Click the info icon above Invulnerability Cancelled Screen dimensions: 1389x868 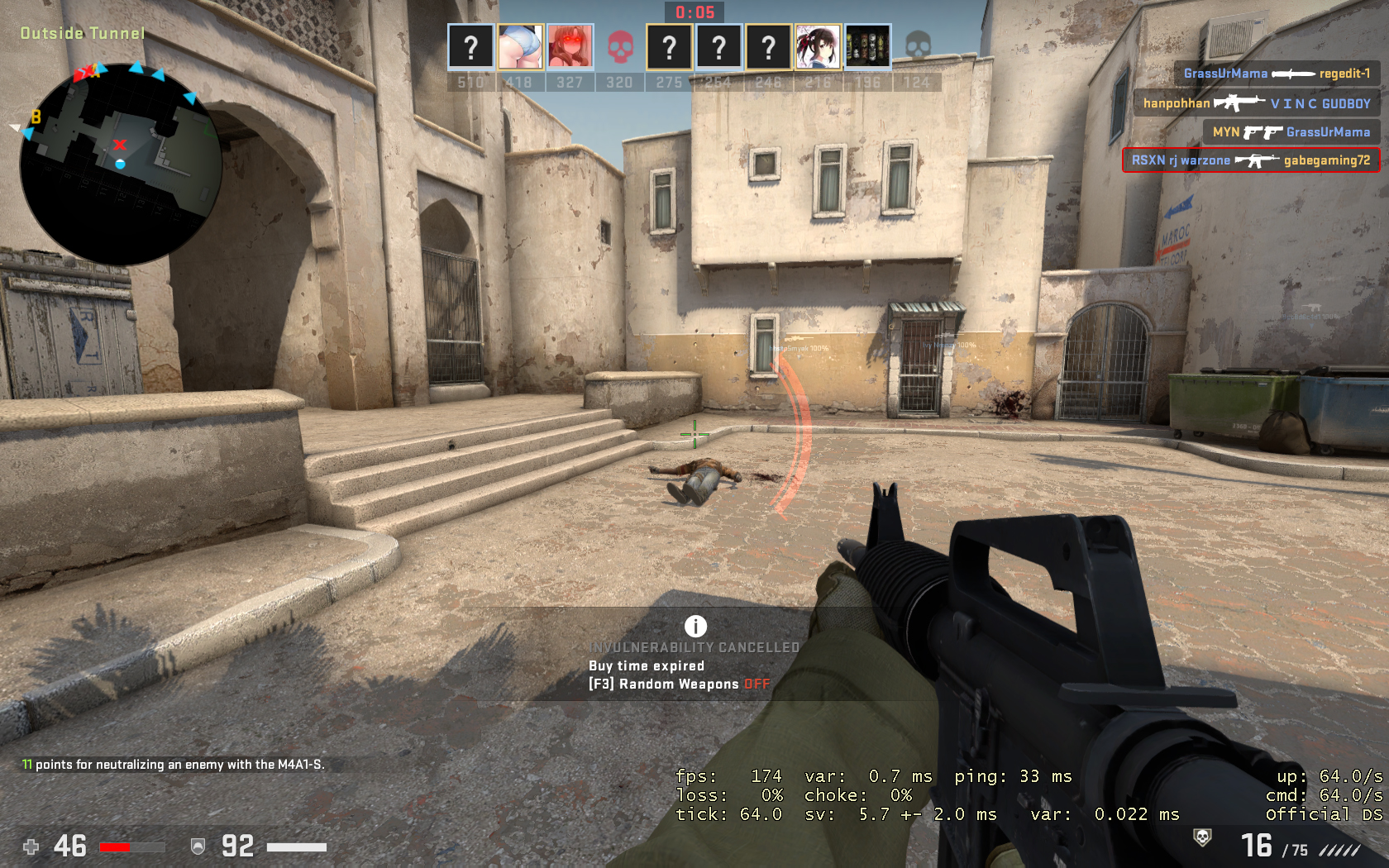(x=695, y=626)
